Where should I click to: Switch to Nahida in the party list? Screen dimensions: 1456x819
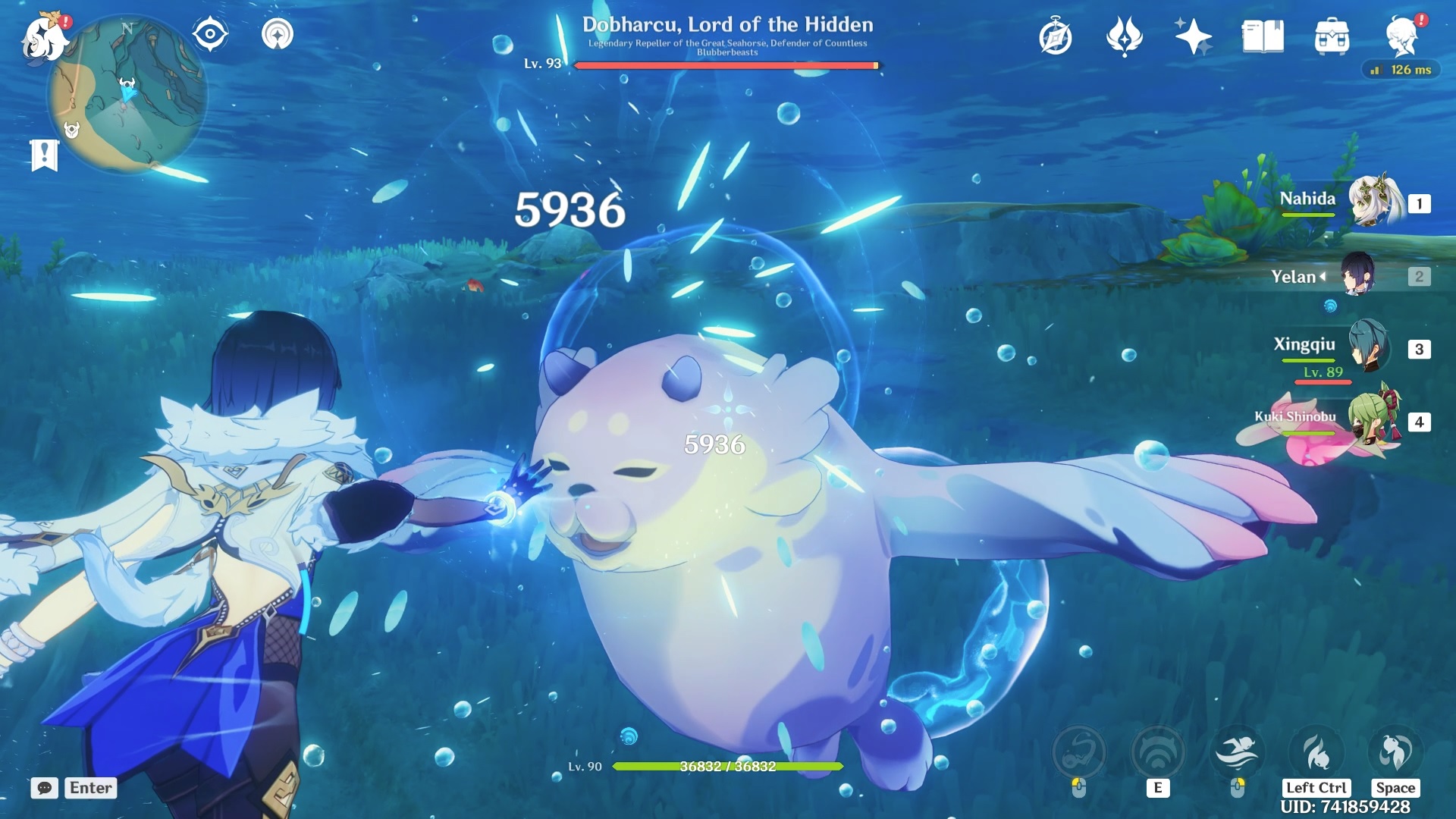(x=1373, y=202)
